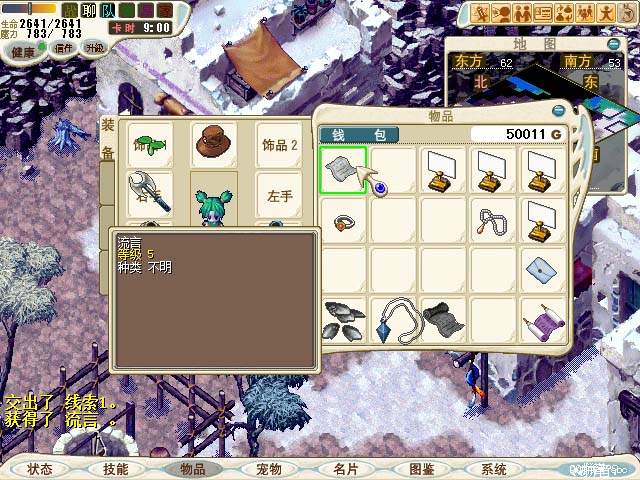Toggle the 物品 items menu button
The width and height of the screenshot is (640, 480).
coord(192,469)
